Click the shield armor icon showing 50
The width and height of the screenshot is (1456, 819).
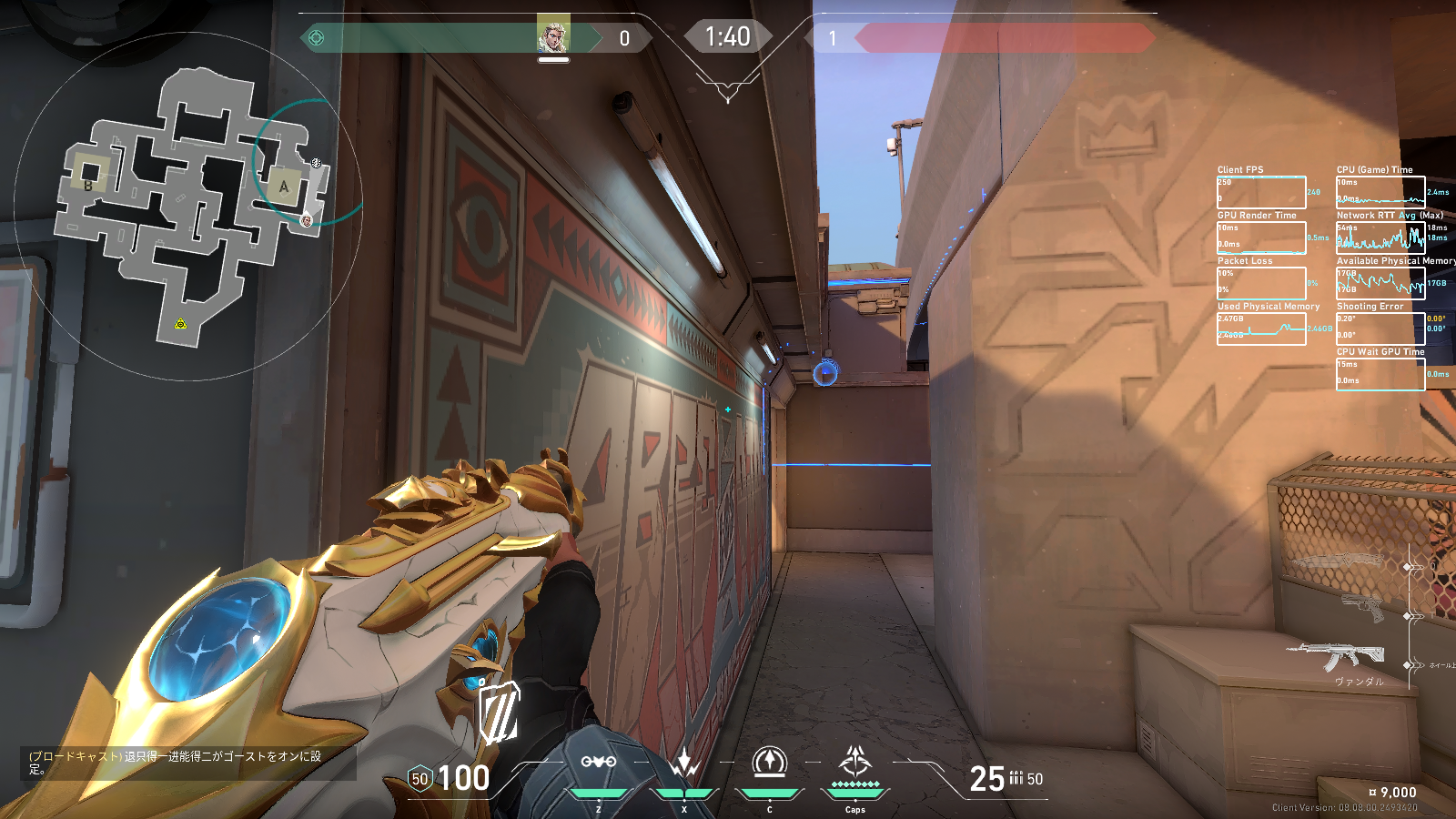pos(420,779)
